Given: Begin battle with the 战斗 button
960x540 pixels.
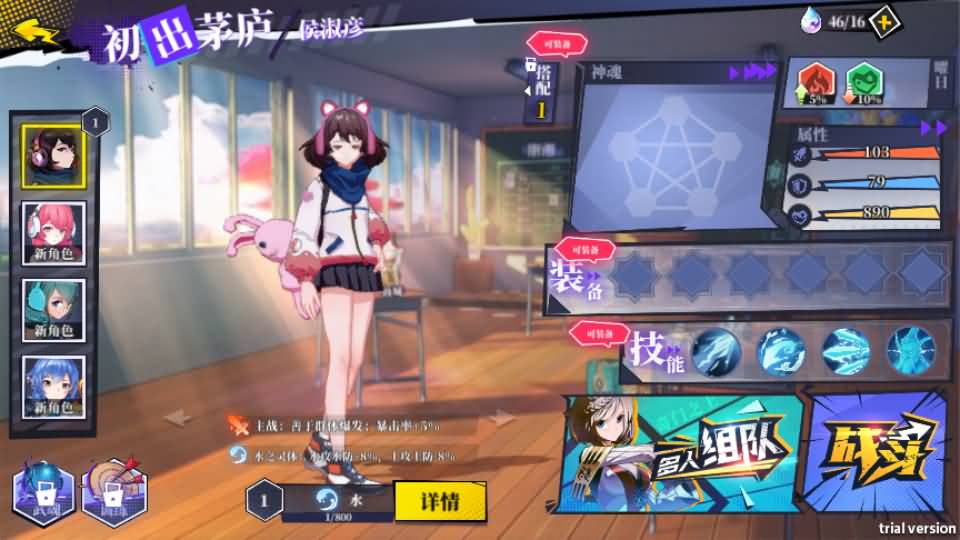Looking at the screenshot, I should tap(877, 454).
